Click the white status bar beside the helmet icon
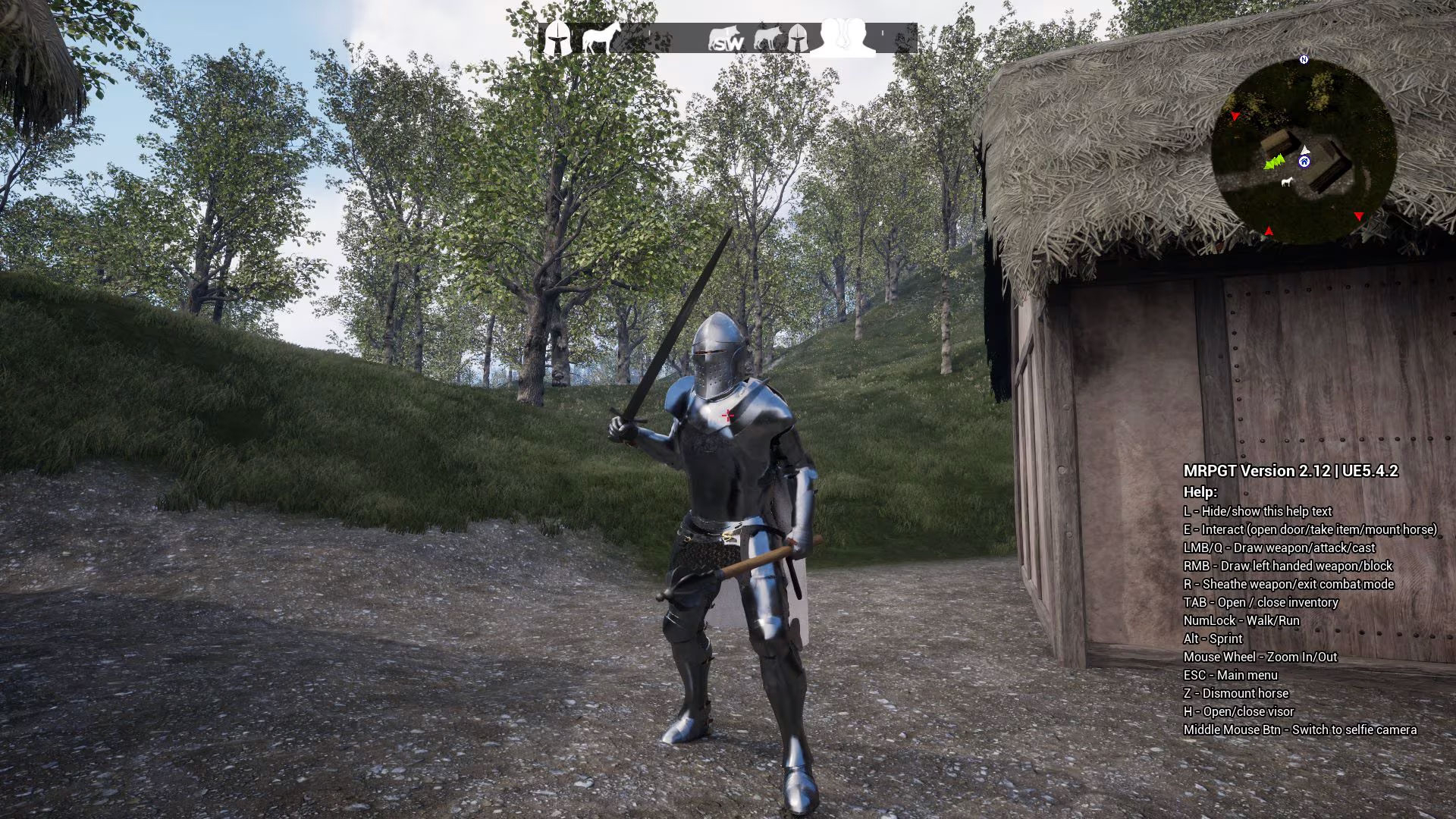This screenshot has height=819, width=1456. [573, 33]
